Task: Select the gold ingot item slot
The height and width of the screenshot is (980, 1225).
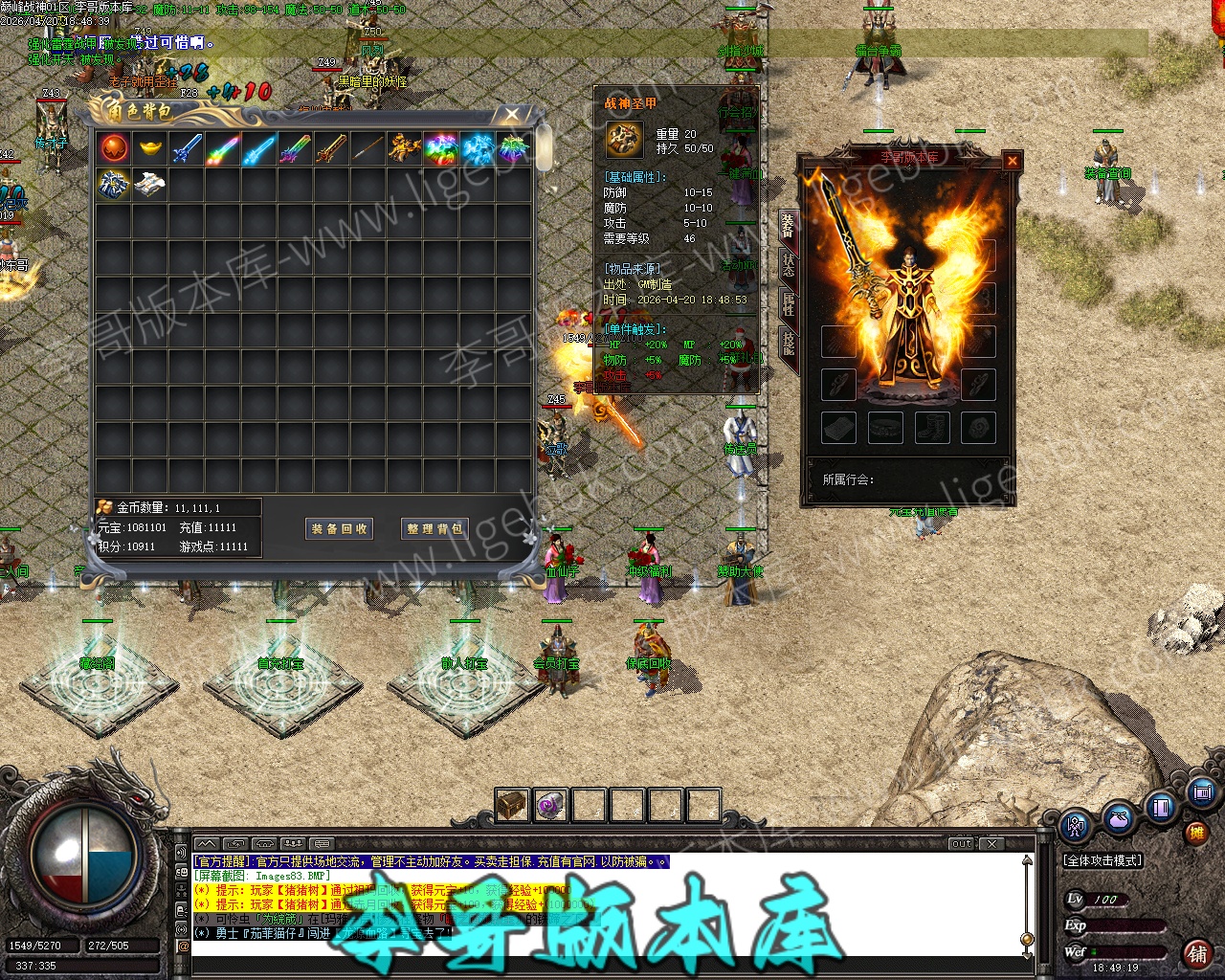Action: click(x=150, y=148)
